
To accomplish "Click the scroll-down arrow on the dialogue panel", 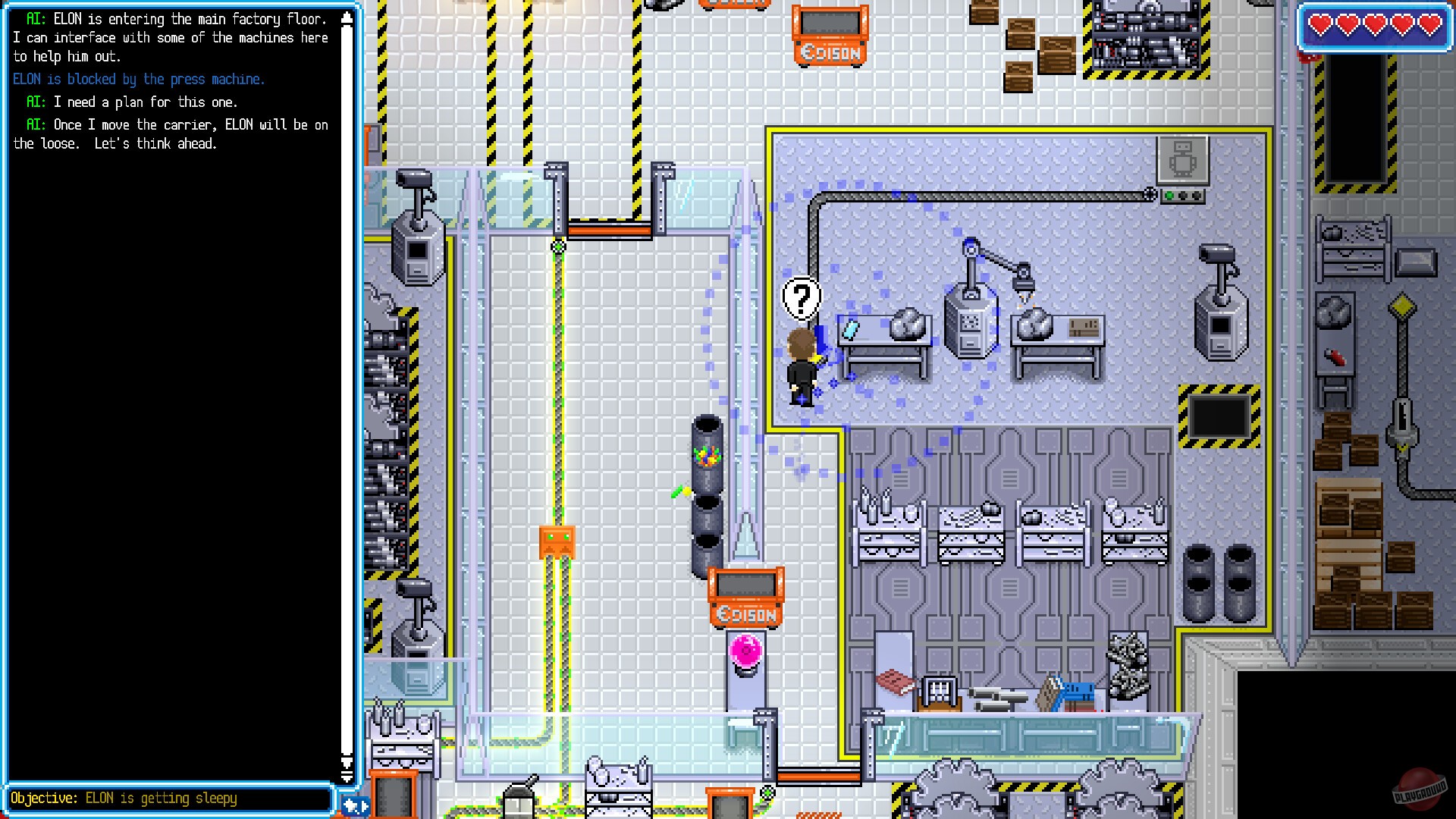I will click(348, 778).
